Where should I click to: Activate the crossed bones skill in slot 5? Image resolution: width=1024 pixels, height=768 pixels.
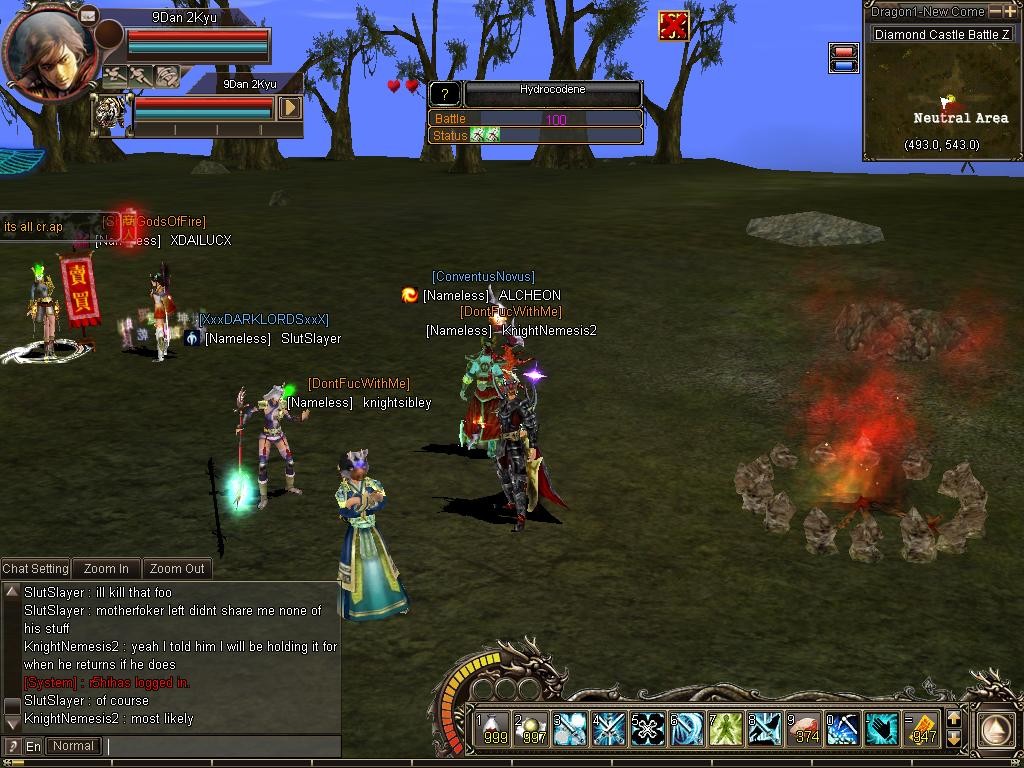[648, 728]
